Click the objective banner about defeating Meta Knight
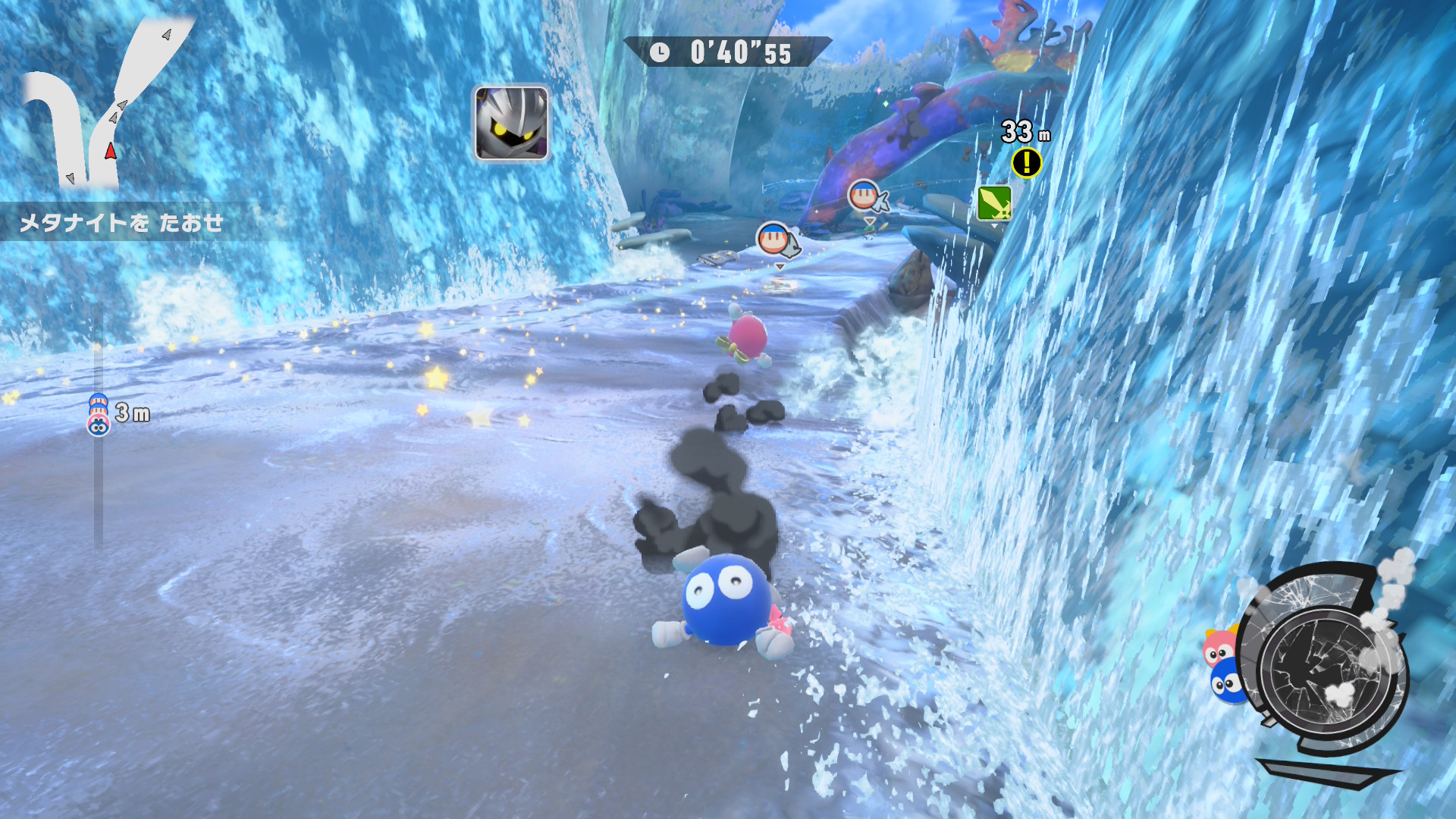1456x819 pixels. coord(121,222)
